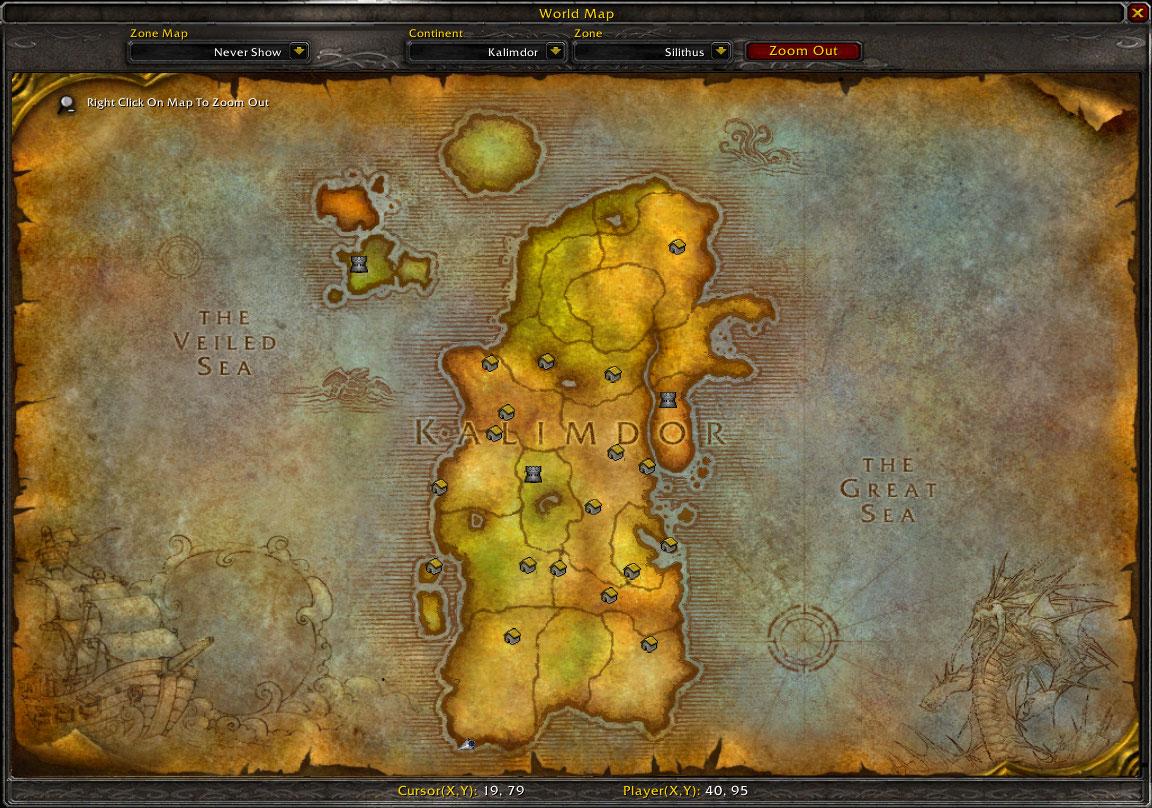This screenshot has height=808, width=1152.
Task: Click the magnifying glass zoom-out hint icon
Action: tap(67, 102)
